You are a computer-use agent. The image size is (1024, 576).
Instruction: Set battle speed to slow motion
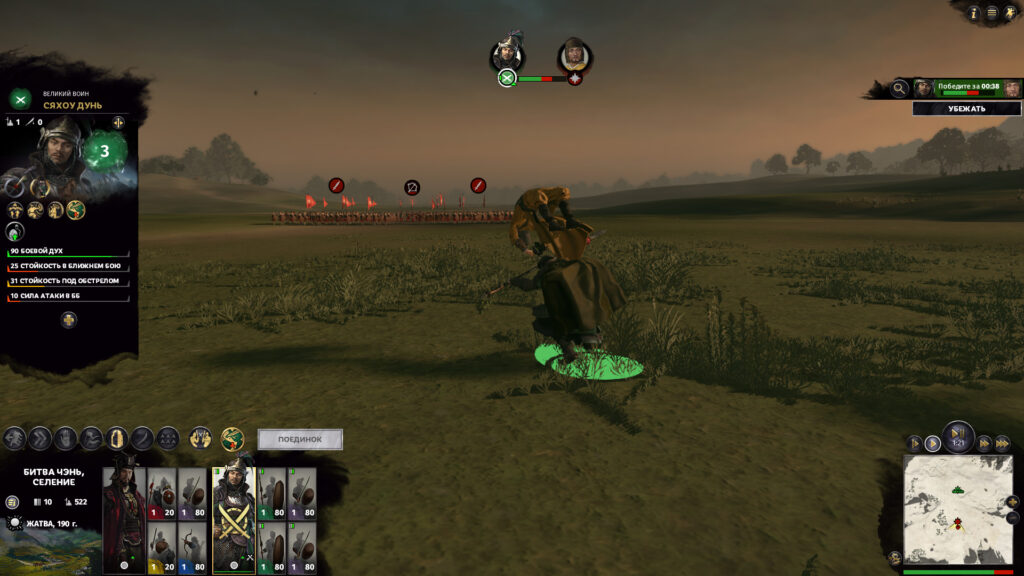914,443
